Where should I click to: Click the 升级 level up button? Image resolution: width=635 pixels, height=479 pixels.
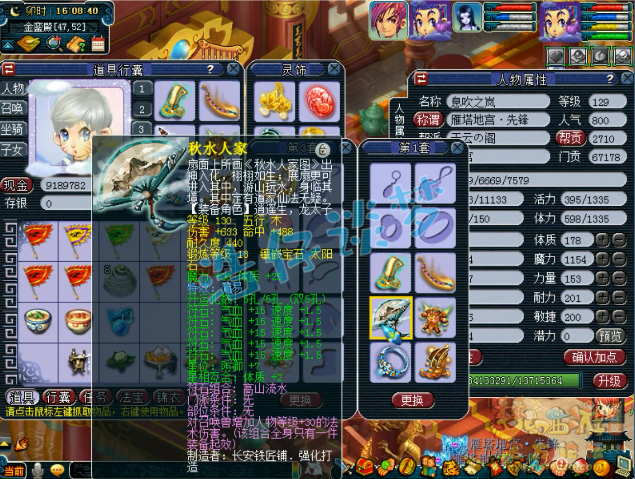pos(608,381)
